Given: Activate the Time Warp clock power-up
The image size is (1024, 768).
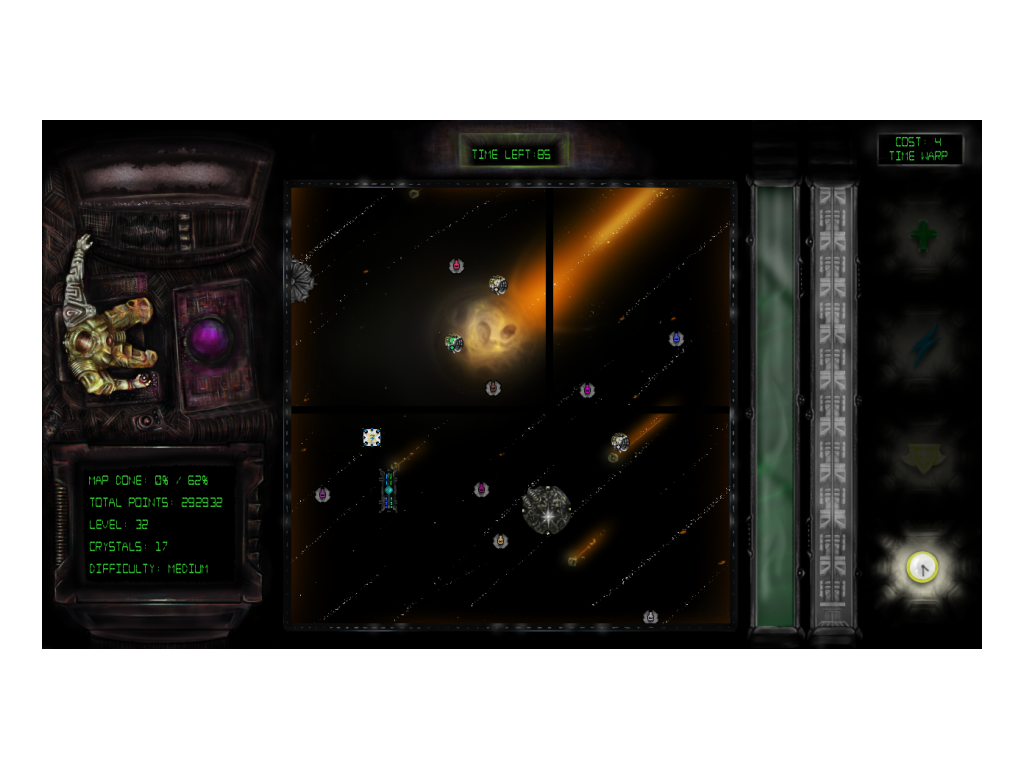Looking at the screenshot, I should 922,568.
